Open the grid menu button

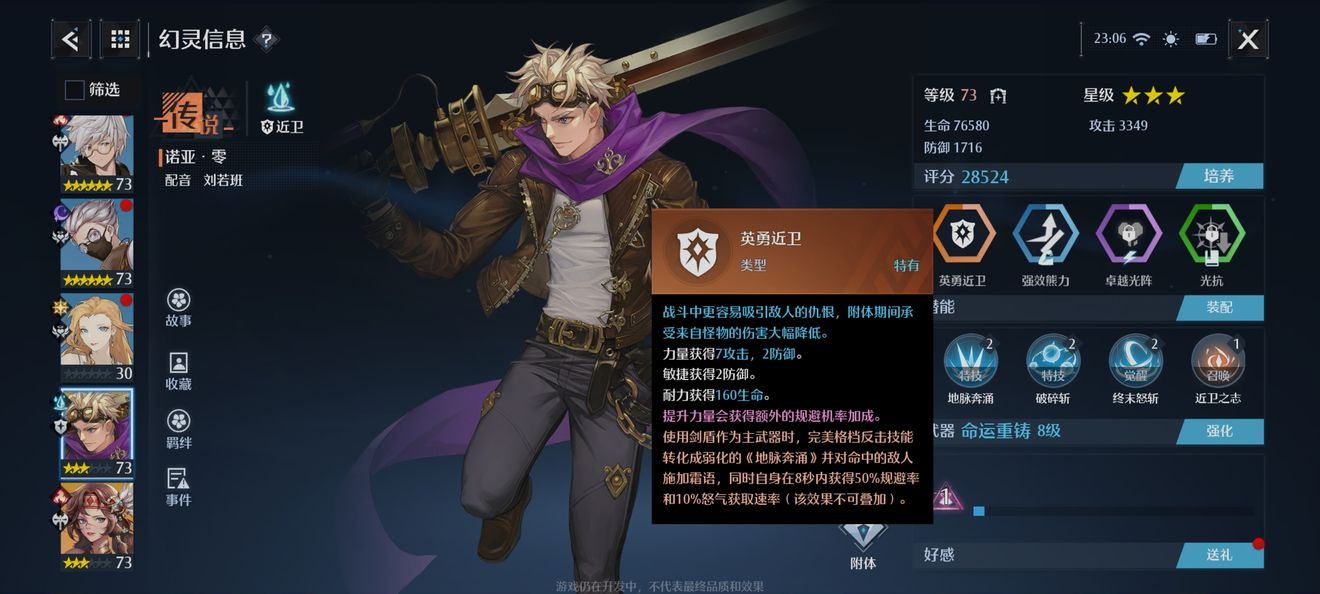point(120,40)
